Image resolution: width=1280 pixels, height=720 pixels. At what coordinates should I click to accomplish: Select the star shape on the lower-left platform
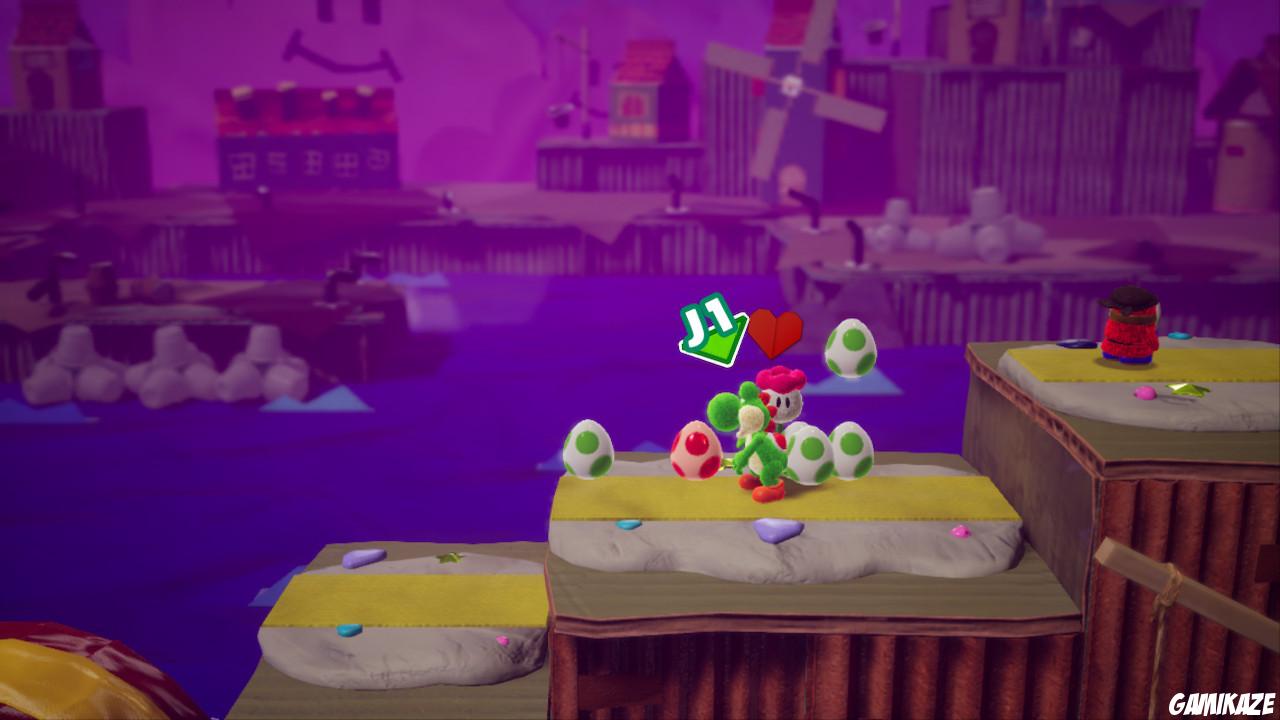click(x=450, y=557)
